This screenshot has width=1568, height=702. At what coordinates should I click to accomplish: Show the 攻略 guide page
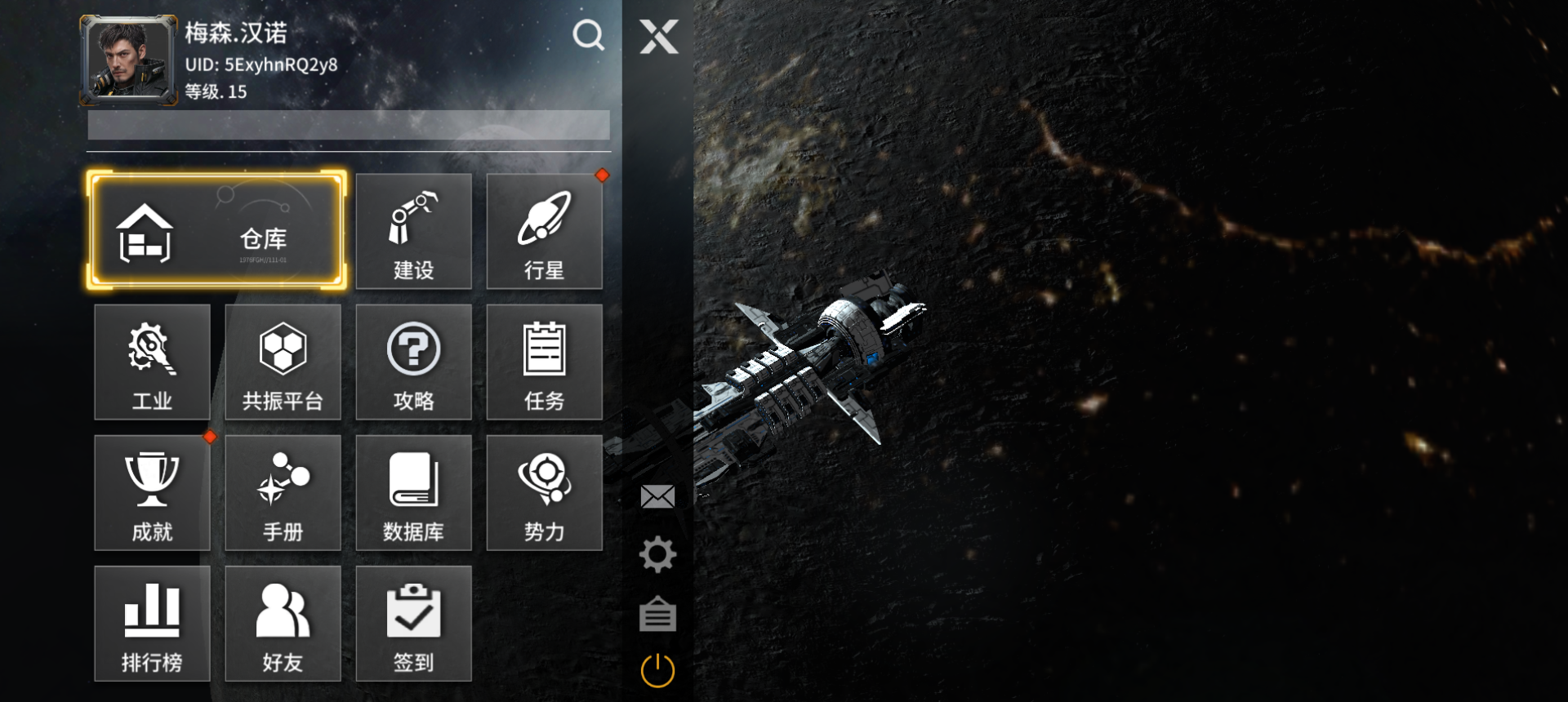point(413,362)
